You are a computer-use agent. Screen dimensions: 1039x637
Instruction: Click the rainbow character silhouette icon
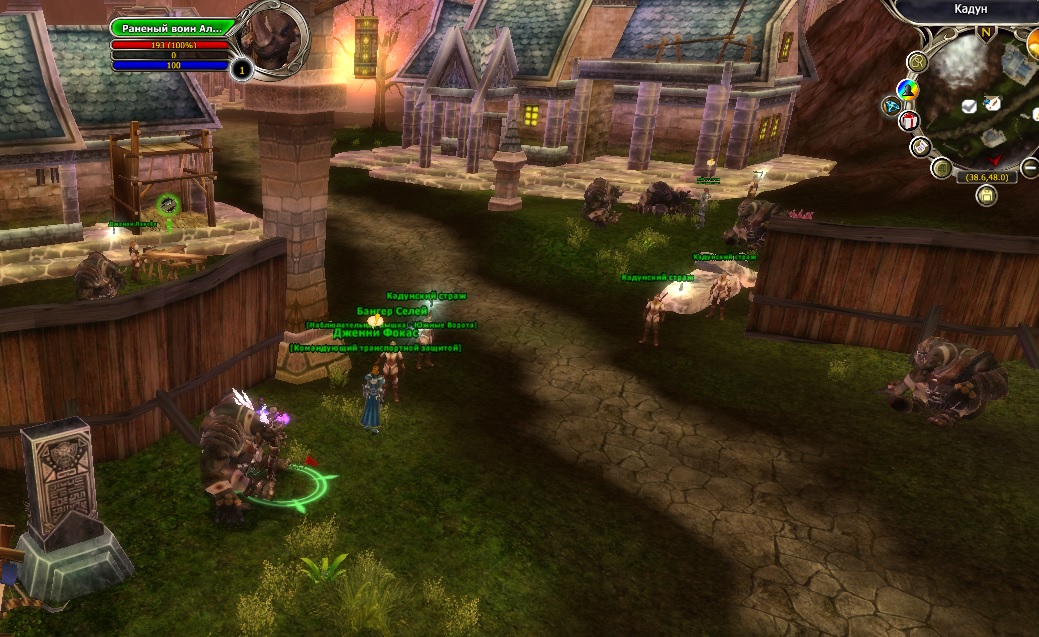[x=907, y=90]
